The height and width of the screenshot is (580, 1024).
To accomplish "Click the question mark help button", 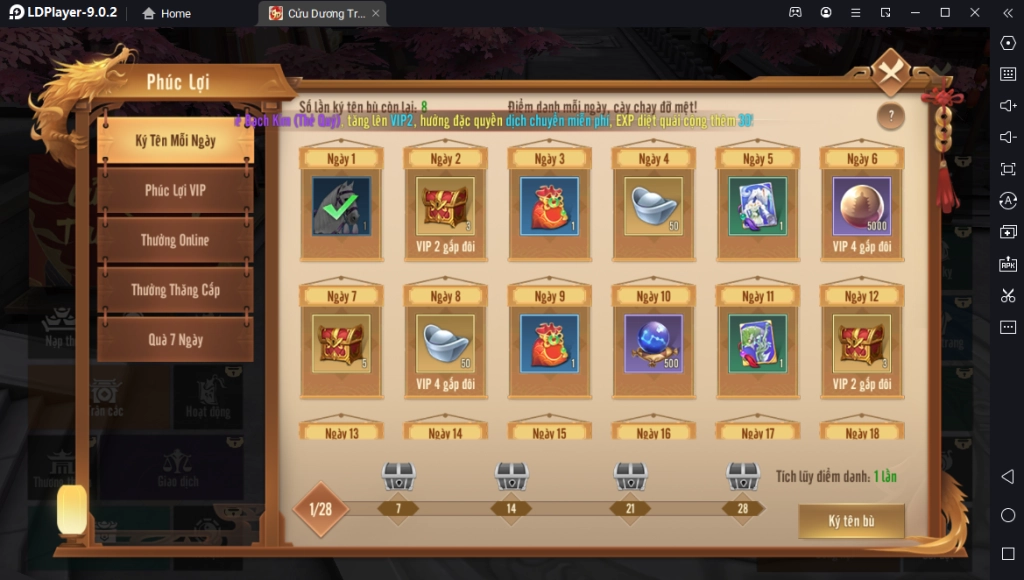I will click(890, 117).
